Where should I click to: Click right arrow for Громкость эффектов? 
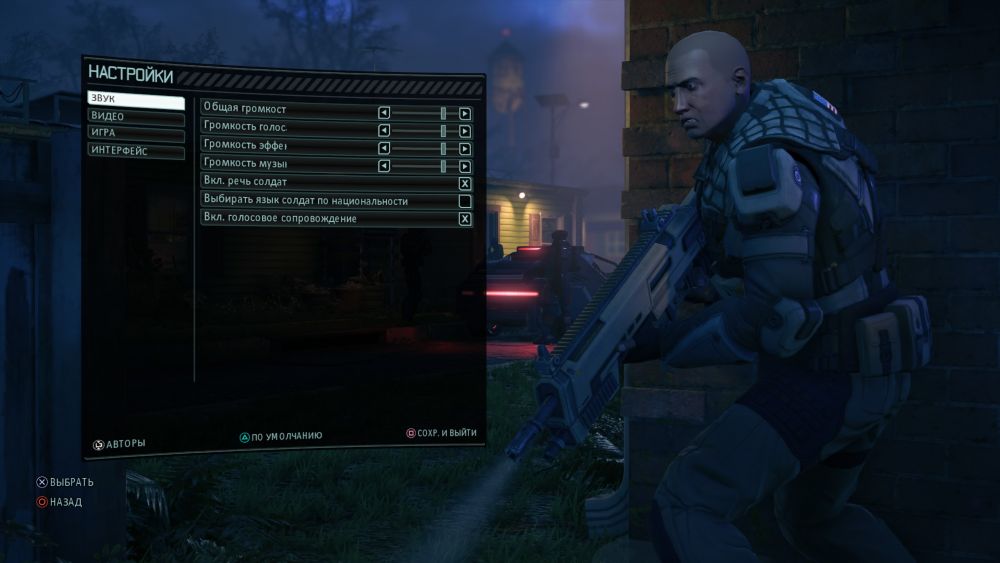click(x=465, y=147)
